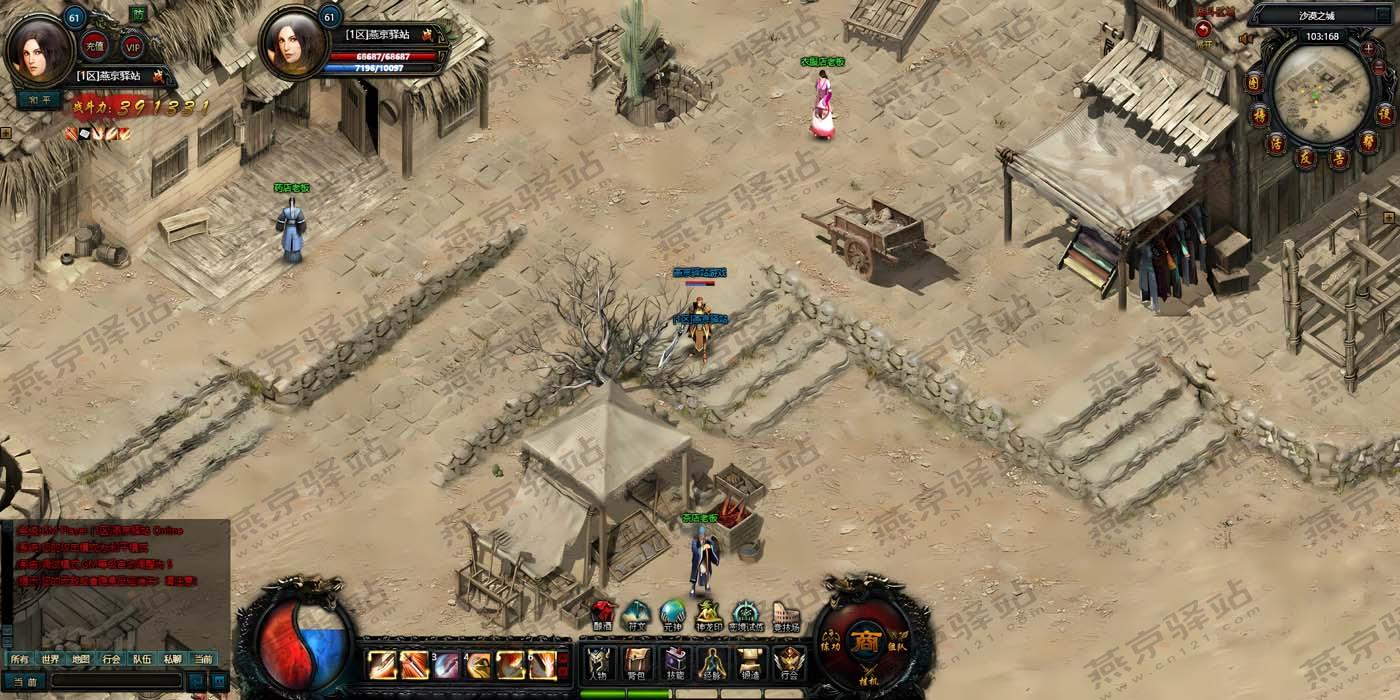Viewport: 1400px width, 700px height.
Task: Open the 背包 bag inventory
Action: (637, 663)
